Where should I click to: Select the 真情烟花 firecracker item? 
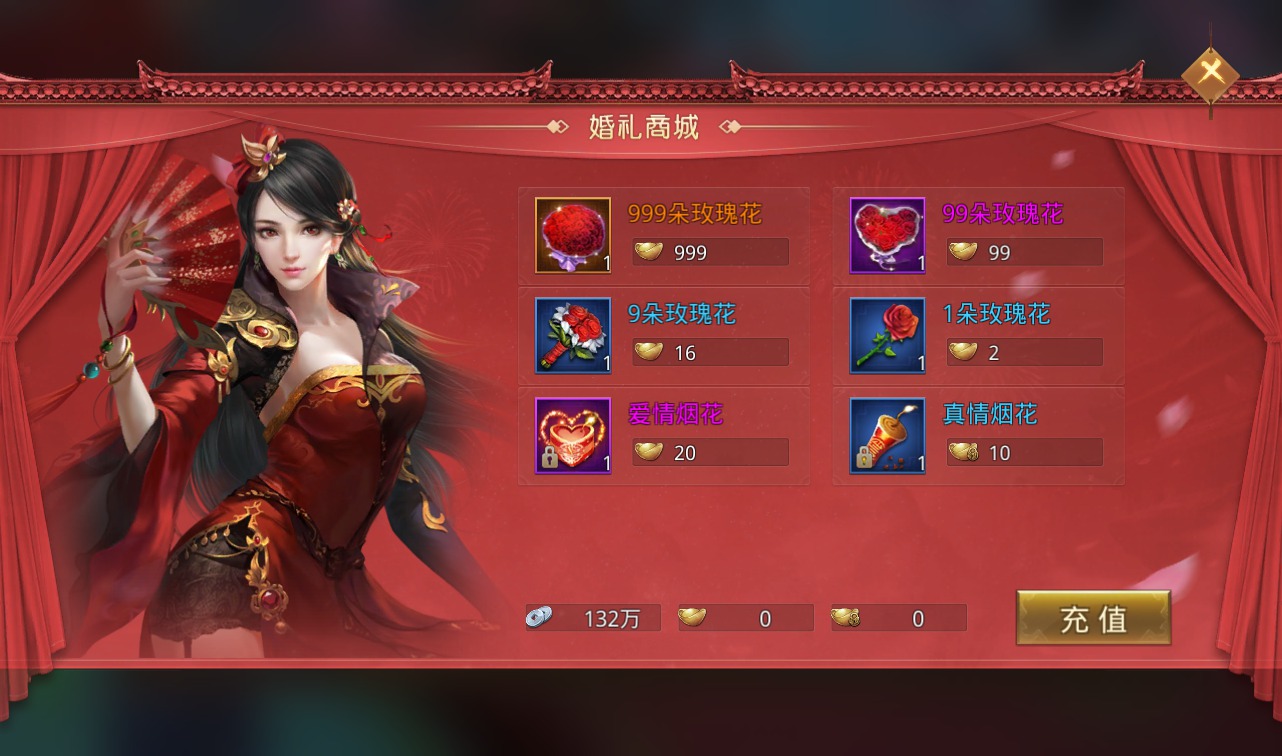pos(887,436)
